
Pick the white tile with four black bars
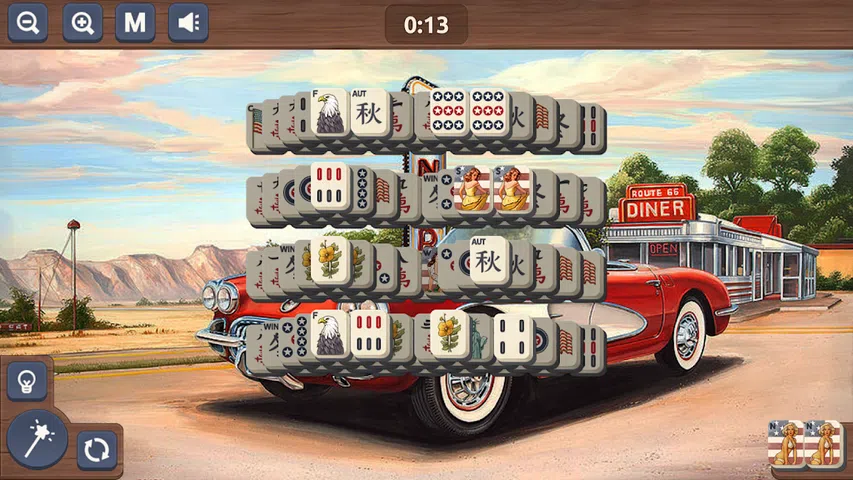[x=514, y=336]
